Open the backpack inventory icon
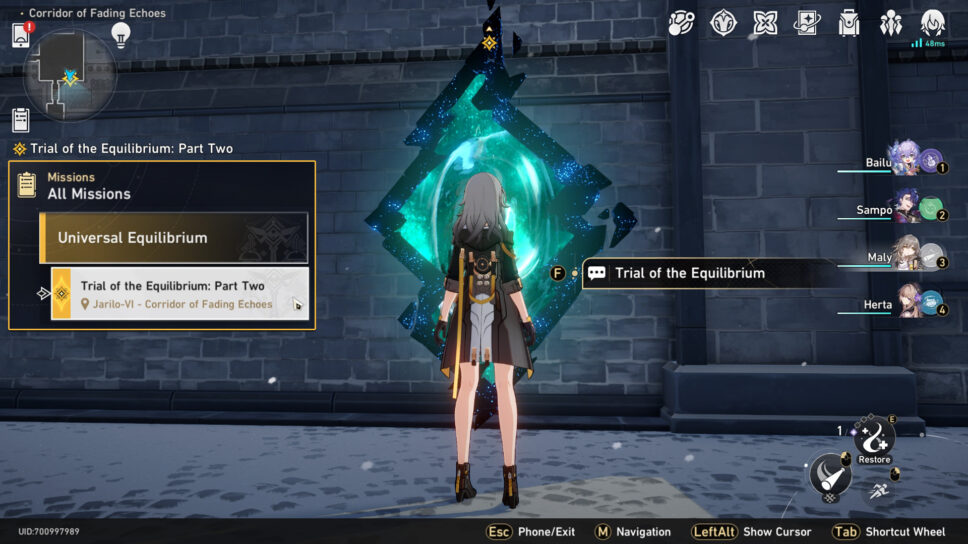The image size is (968, 544). [x=849, y=23]
